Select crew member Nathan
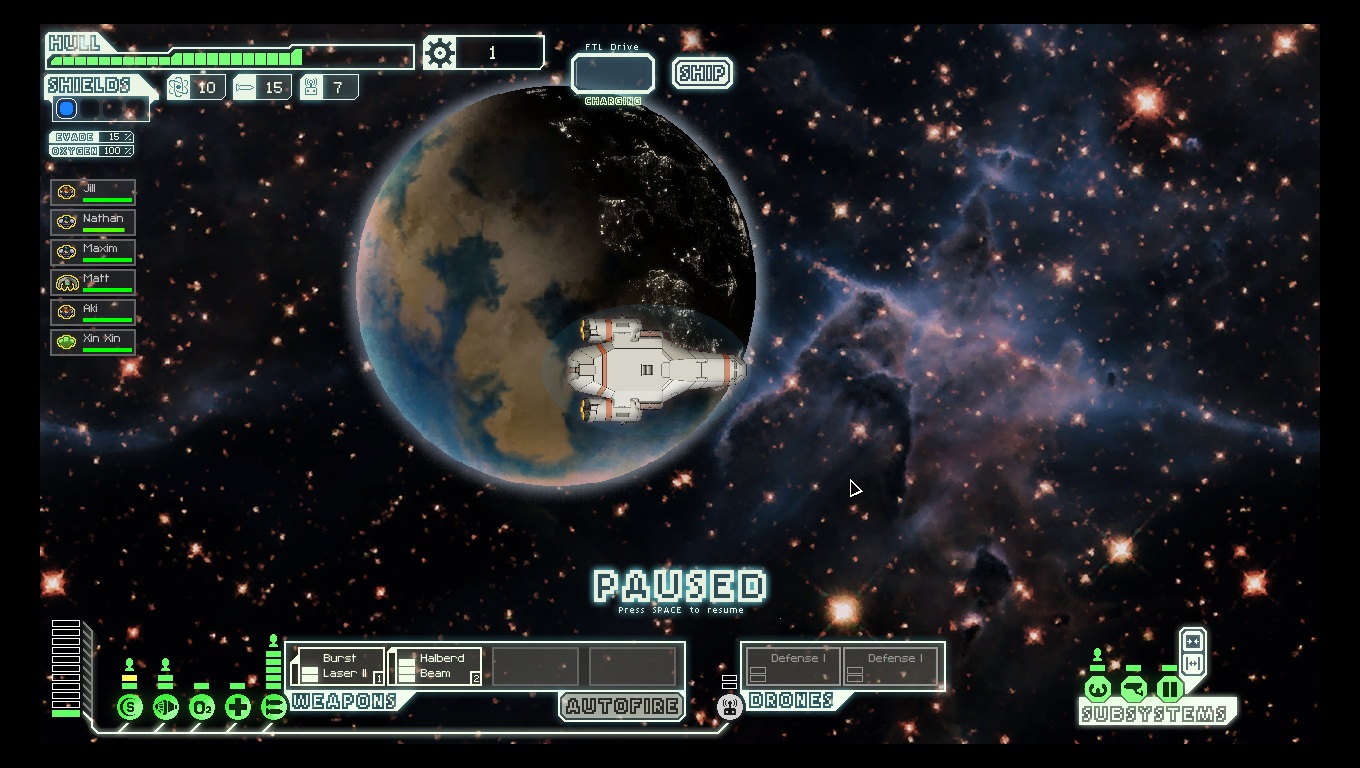The width and height of the screenshot is (1360, 768). [93, 222]
